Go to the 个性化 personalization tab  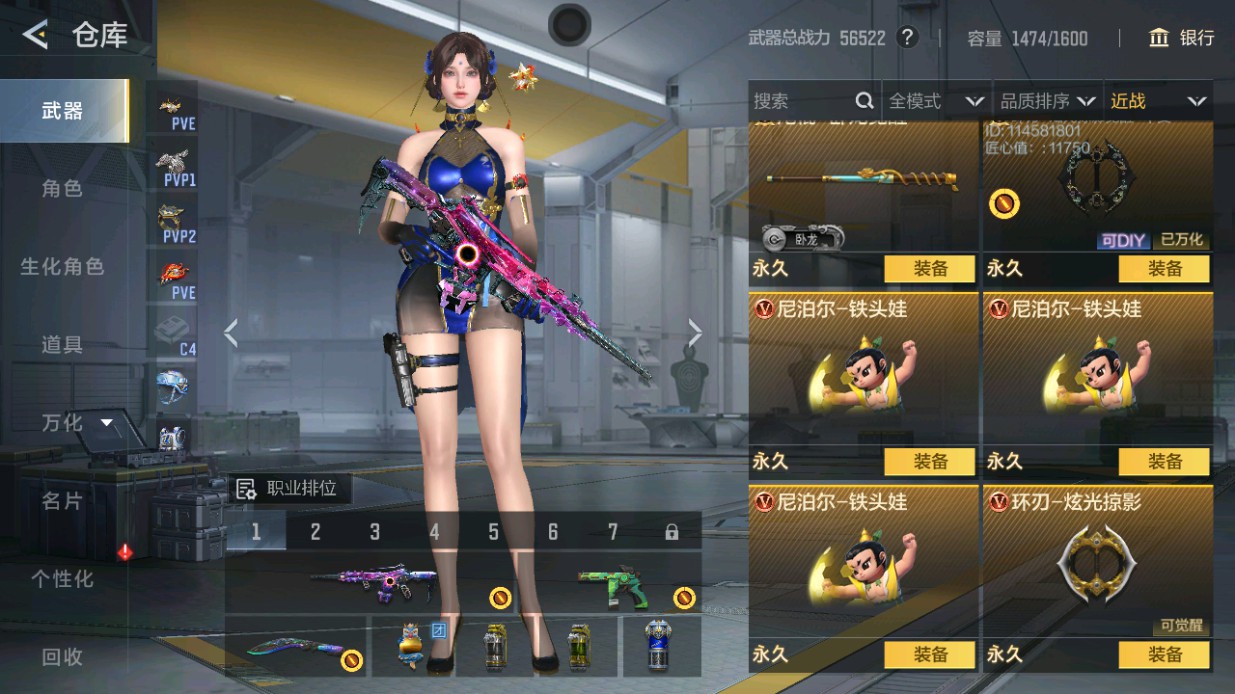pos(63,579)
